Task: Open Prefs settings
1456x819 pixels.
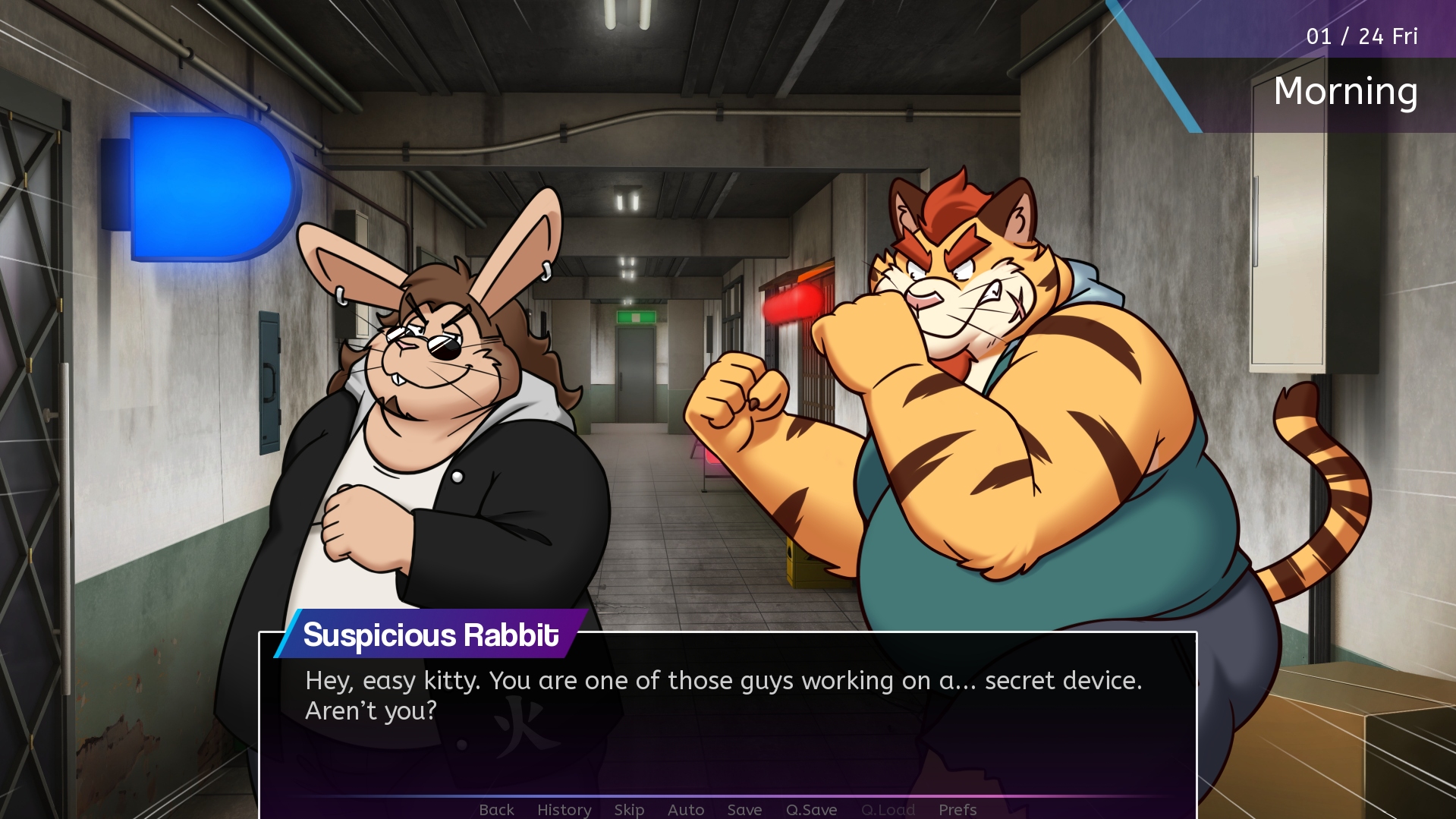Action: (x=958, y=810)
